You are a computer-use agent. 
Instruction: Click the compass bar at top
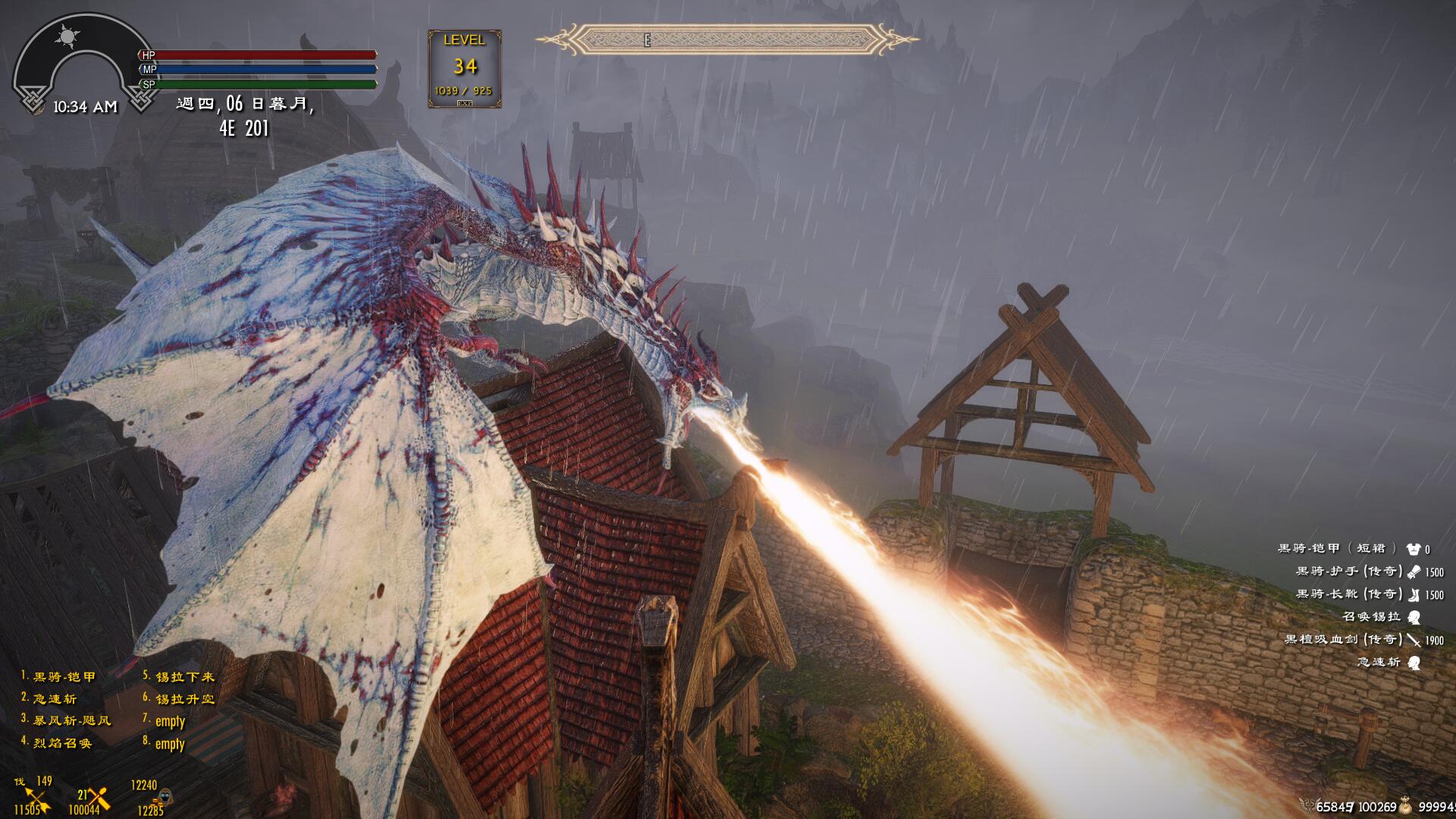click(726, 39)
